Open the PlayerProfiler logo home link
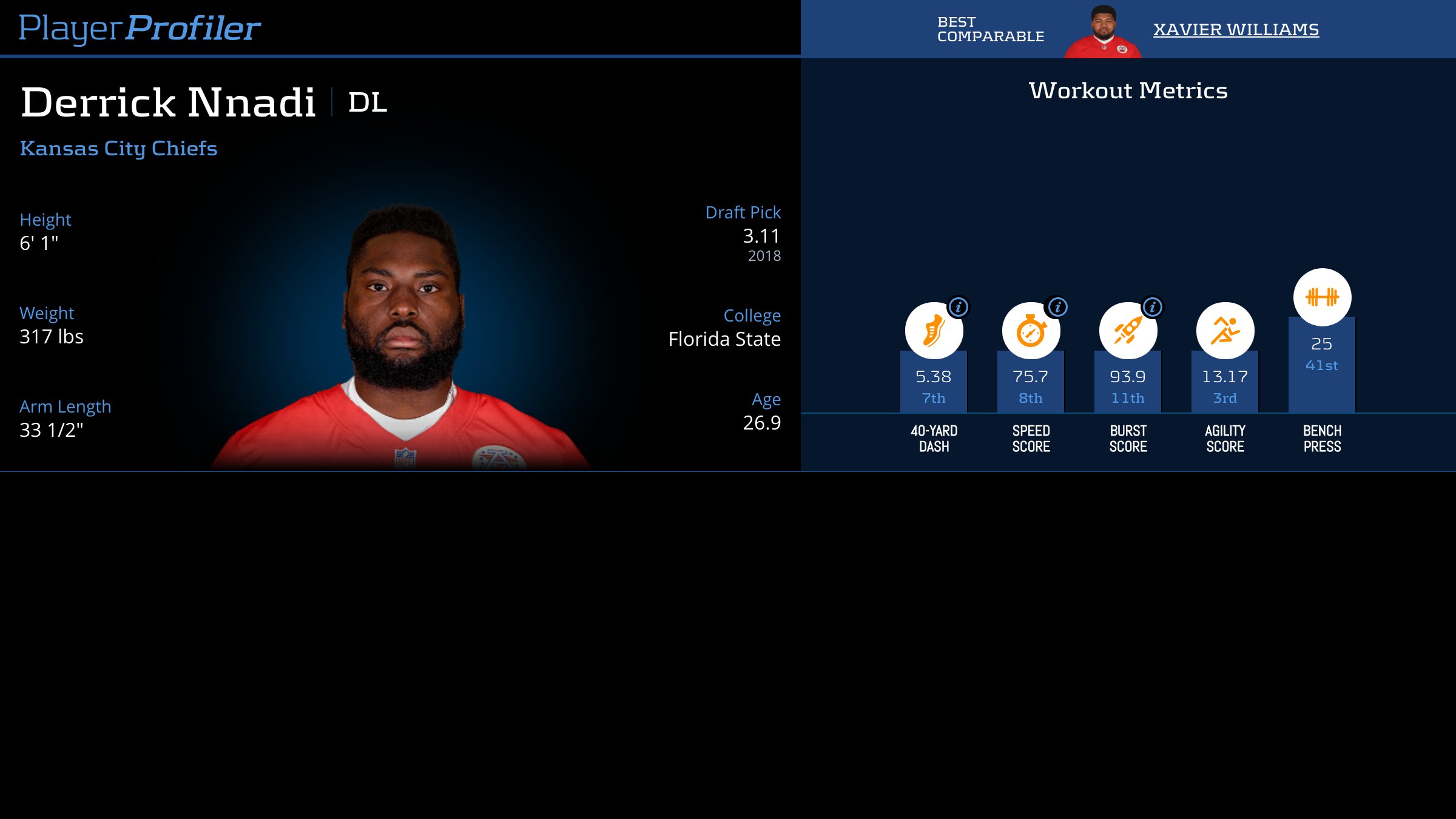1456x819 pixels. pos(140,29)
